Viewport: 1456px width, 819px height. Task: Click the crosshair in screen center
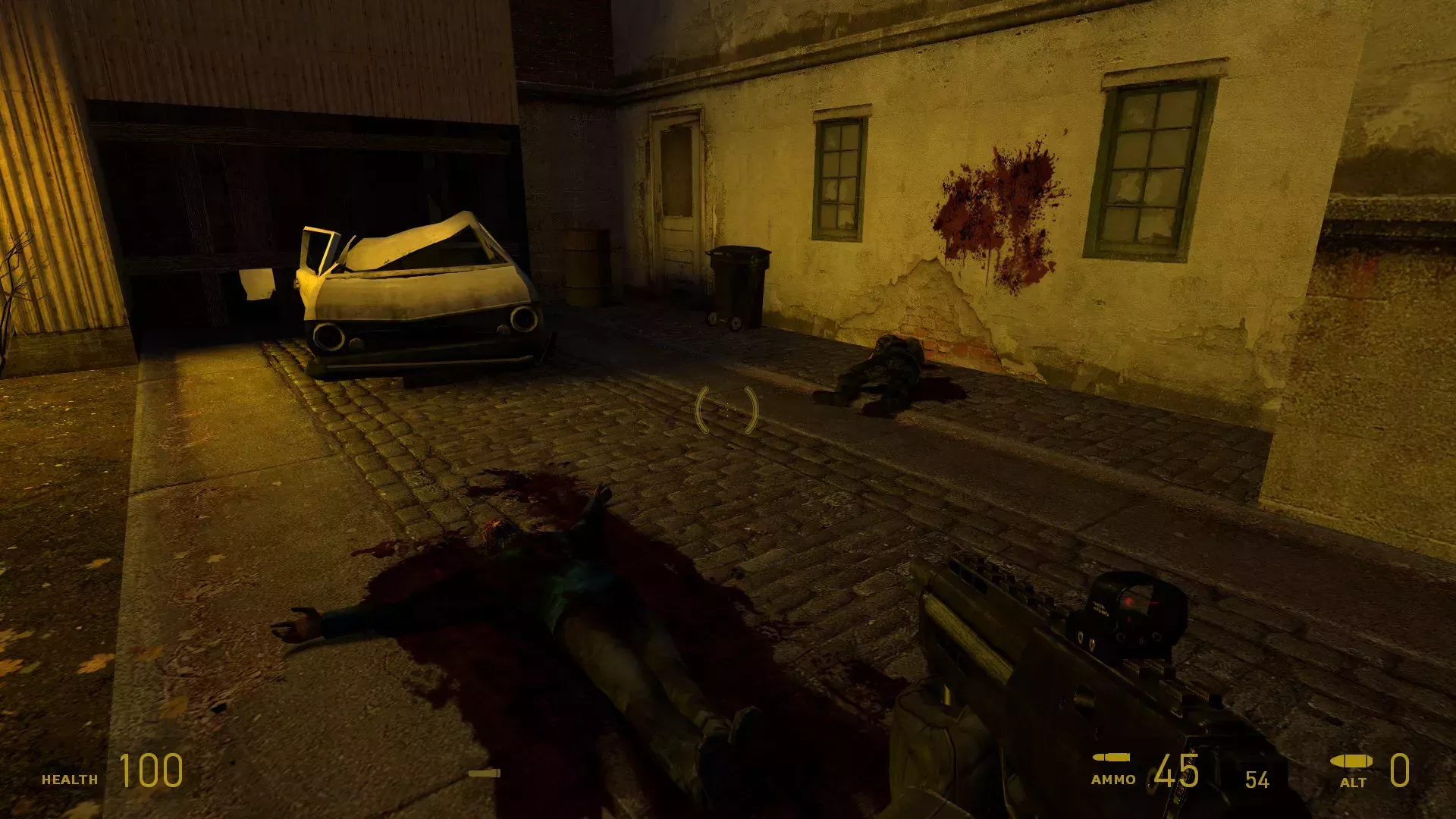click(726, 409)
